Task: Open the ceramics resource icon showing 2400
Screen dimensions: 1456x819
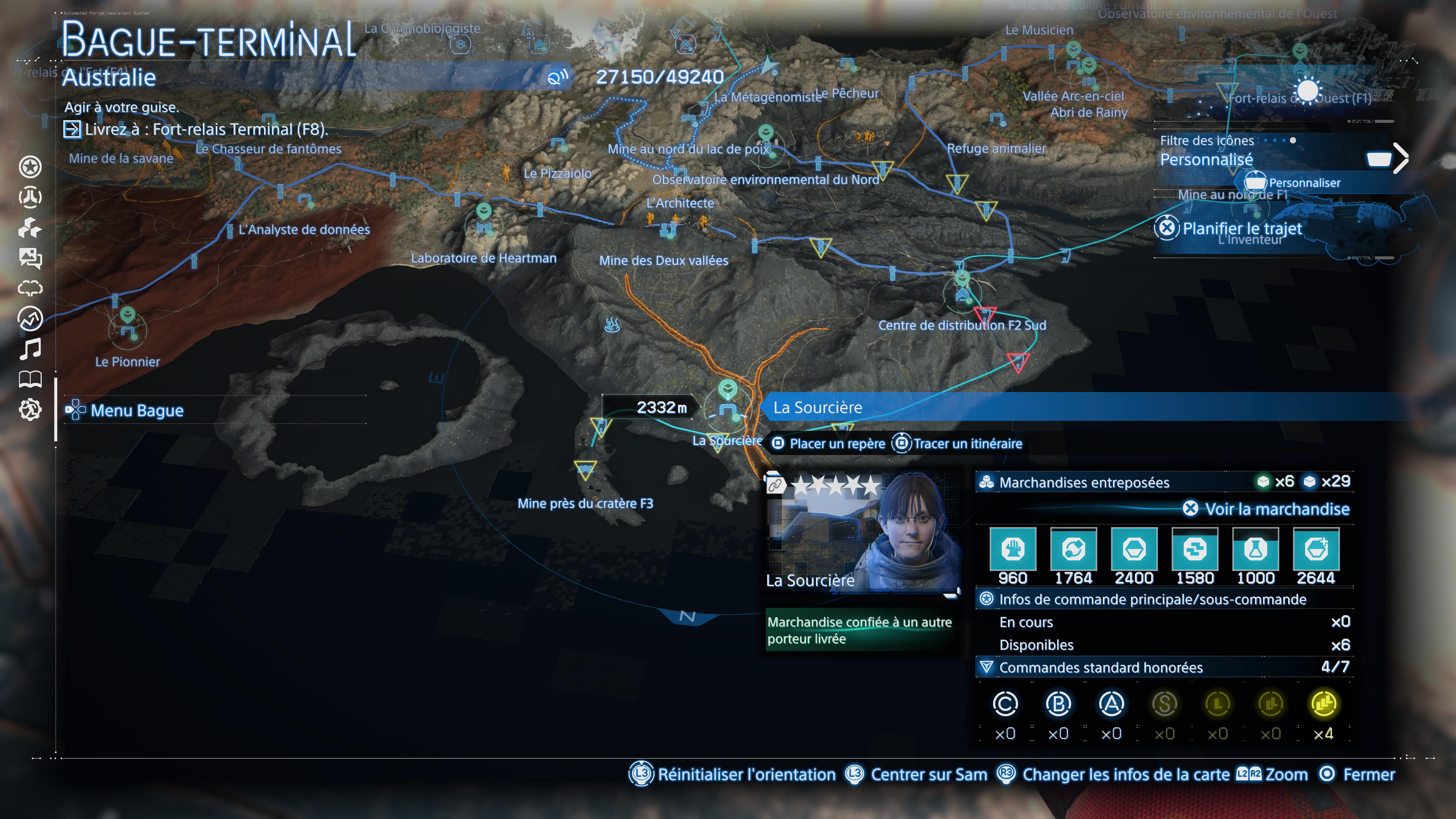Action: 1134,551
